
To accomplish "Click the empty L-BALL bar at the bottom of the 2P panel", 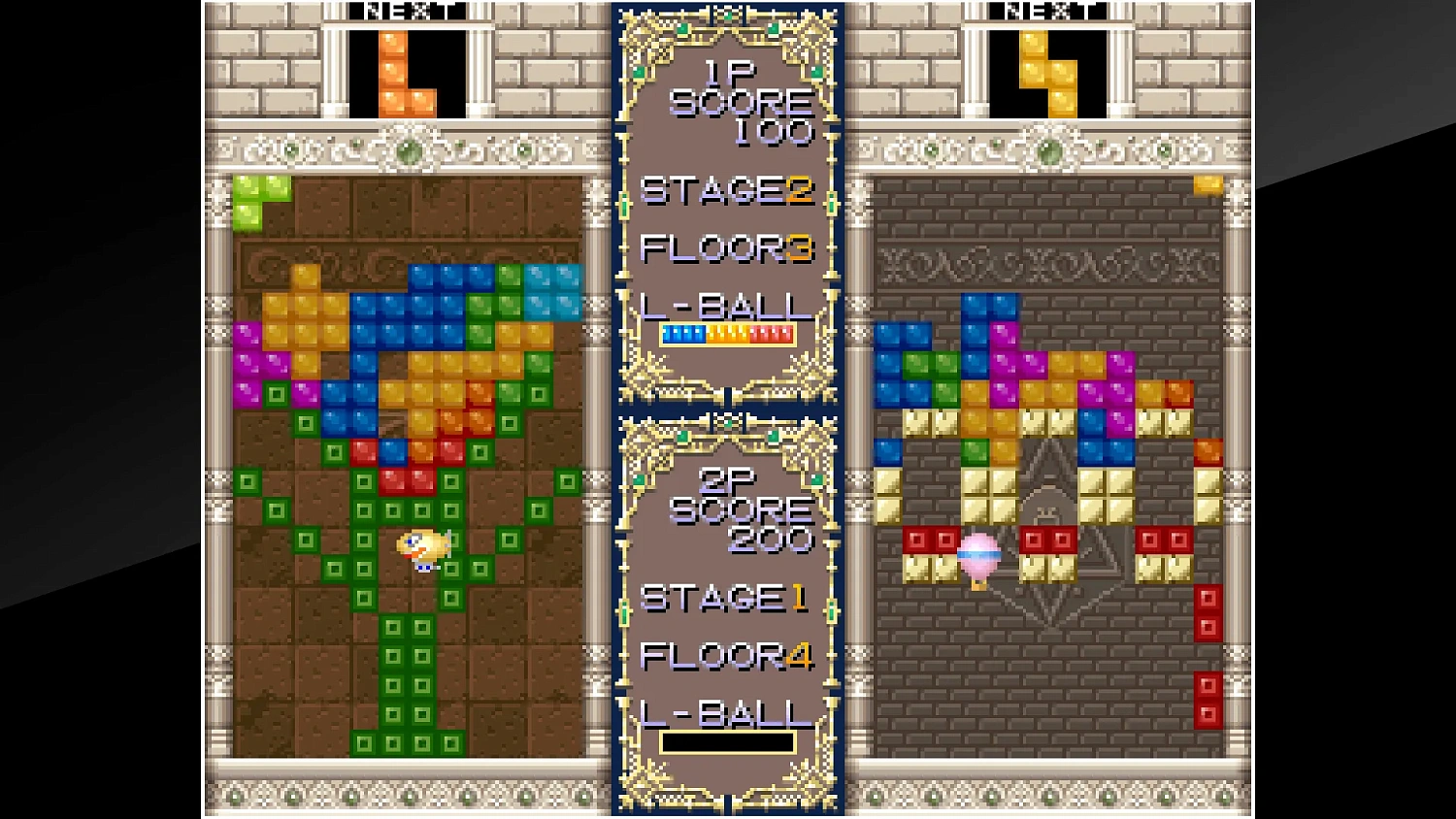I will coord(728,742).
